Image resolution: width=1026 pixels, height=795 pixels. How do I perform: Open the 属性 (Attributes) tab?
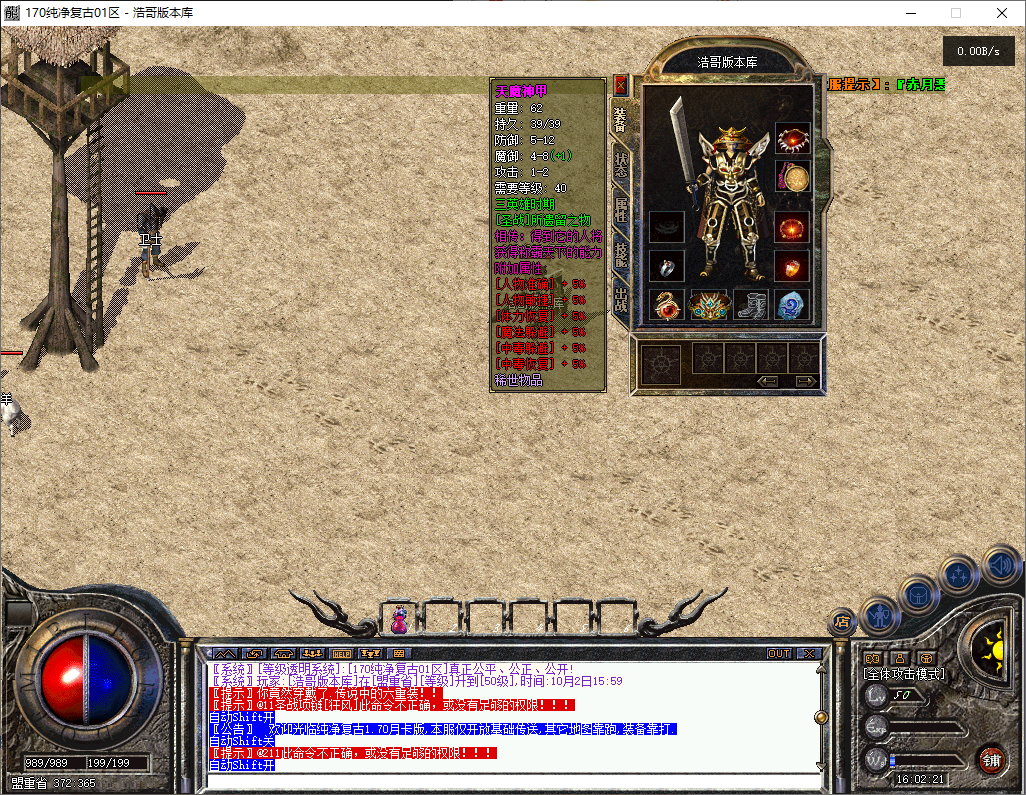coord(621,210)
